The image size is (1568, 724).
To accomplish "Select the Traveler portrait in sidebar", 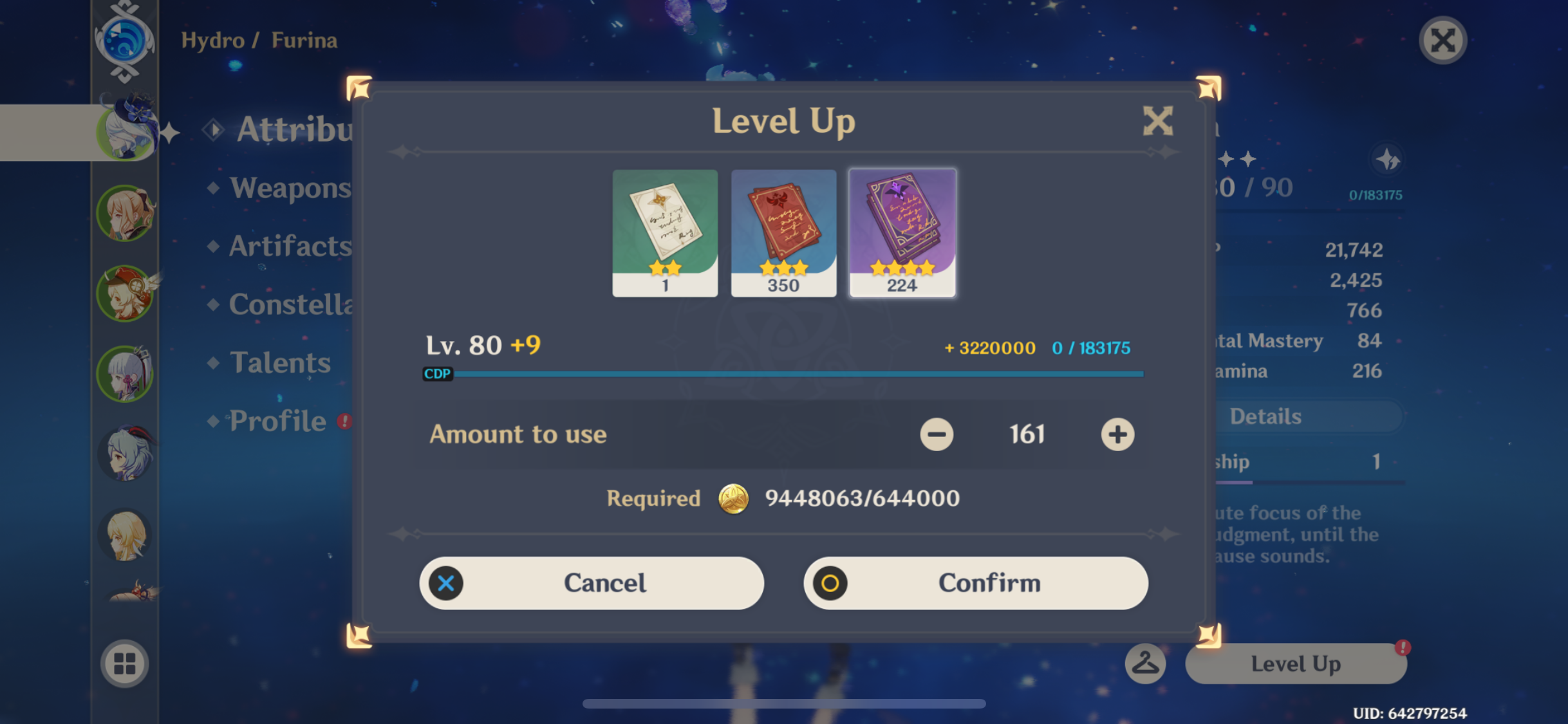I will click(126, 535).
